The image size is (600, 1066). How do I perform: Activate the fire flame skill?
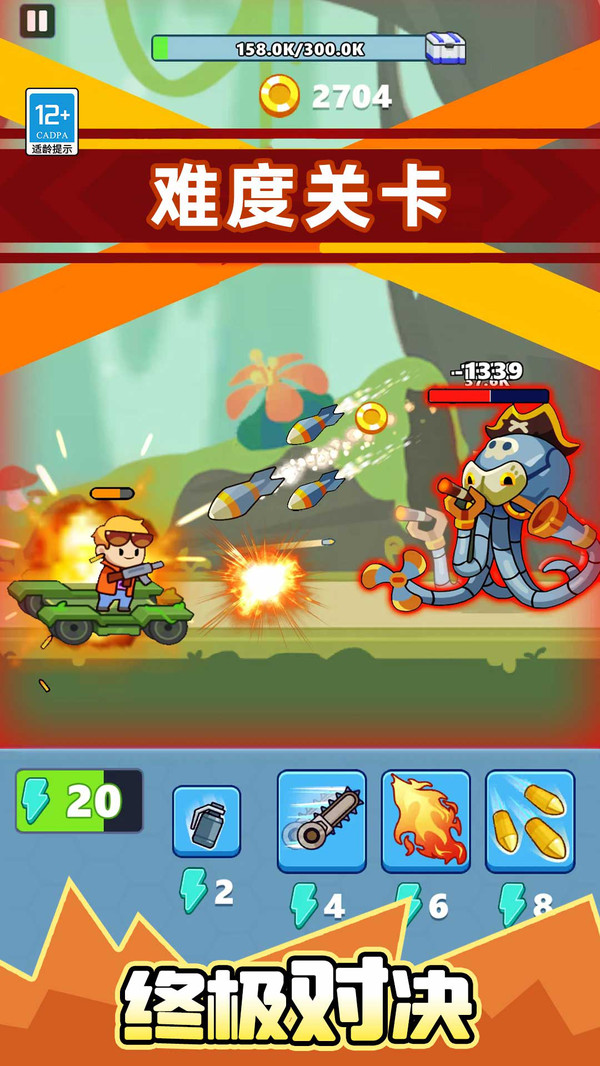click(x=425, y=821)
